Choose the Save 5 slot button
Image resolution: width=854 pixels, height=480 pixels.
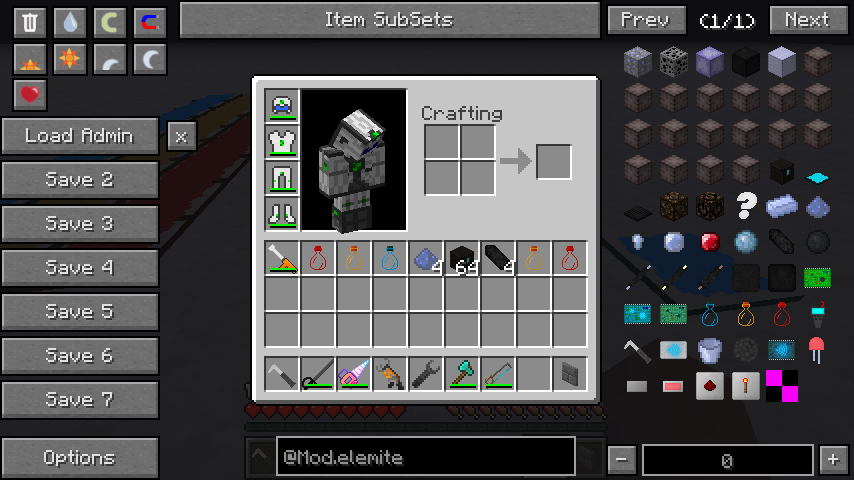pyautogui.click(x=80, y=312)
